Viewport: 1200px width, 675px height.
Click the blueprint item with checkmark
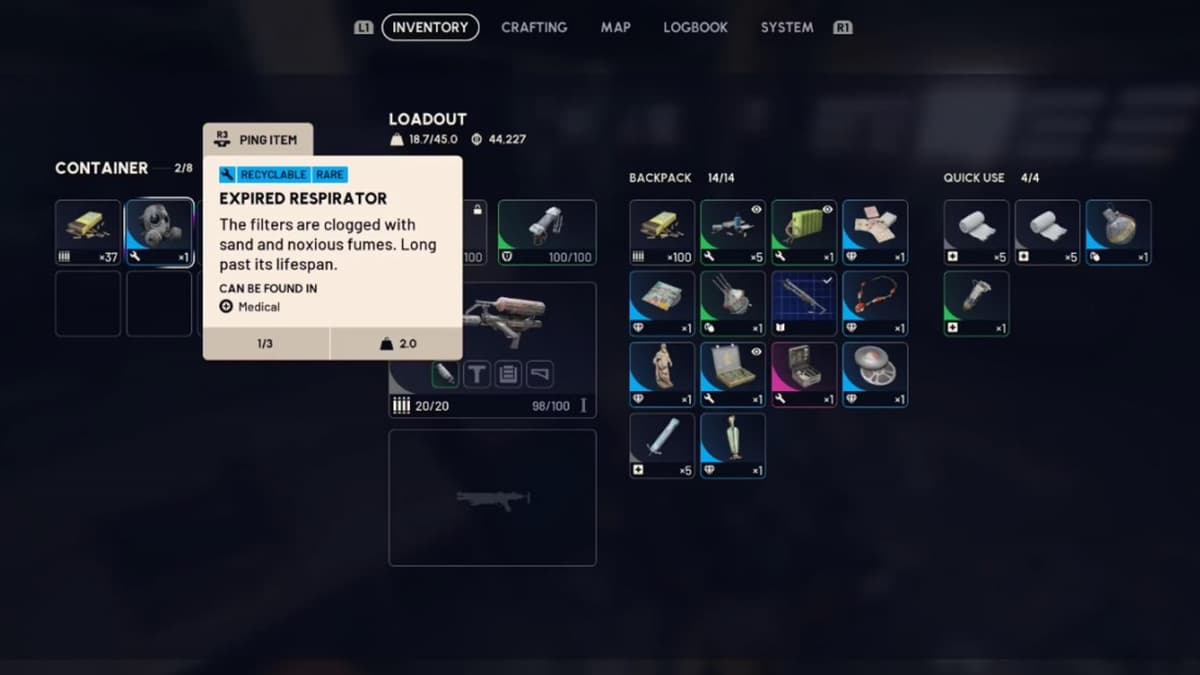point(804,303)
